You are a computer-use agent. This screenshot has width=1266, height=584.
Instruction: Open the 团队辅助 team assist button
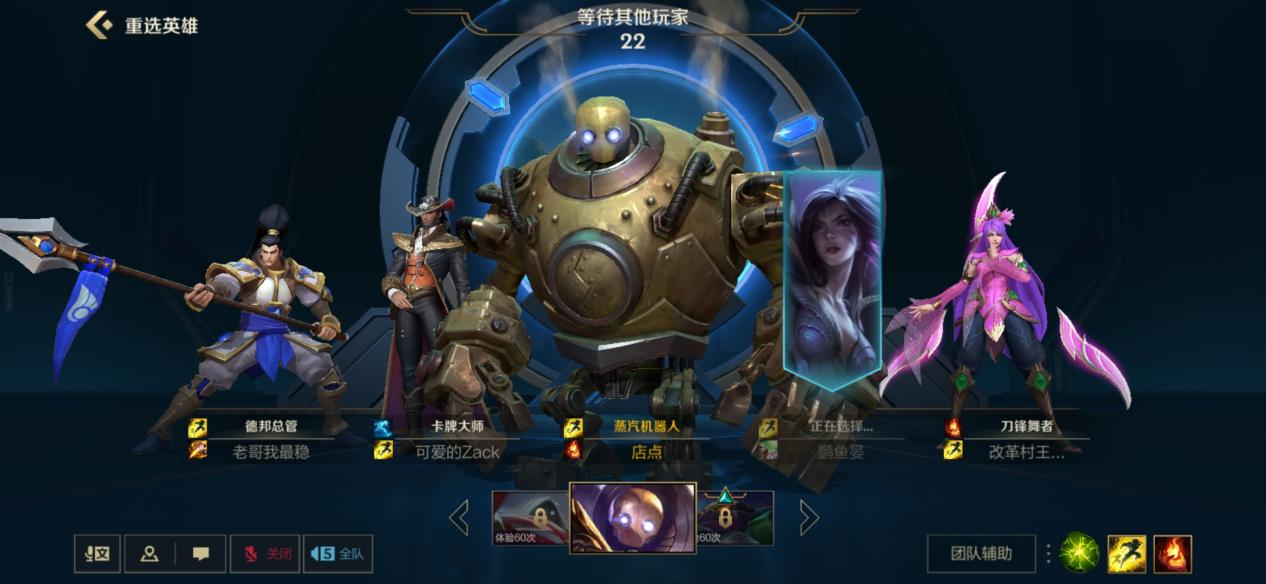pyautogui.click(x=980, y=553)
